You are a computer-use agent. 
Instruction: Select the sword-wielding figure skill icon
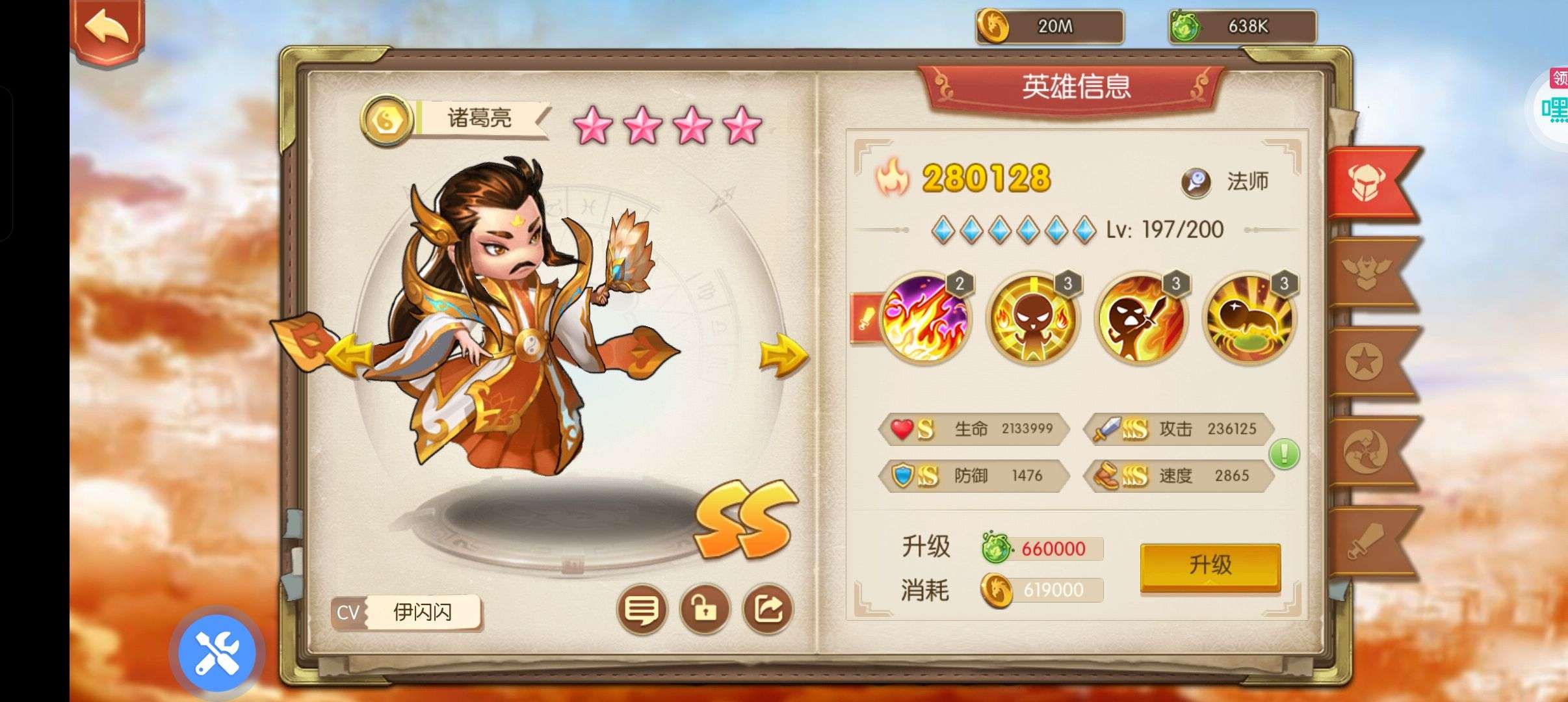pos(1140,318)
